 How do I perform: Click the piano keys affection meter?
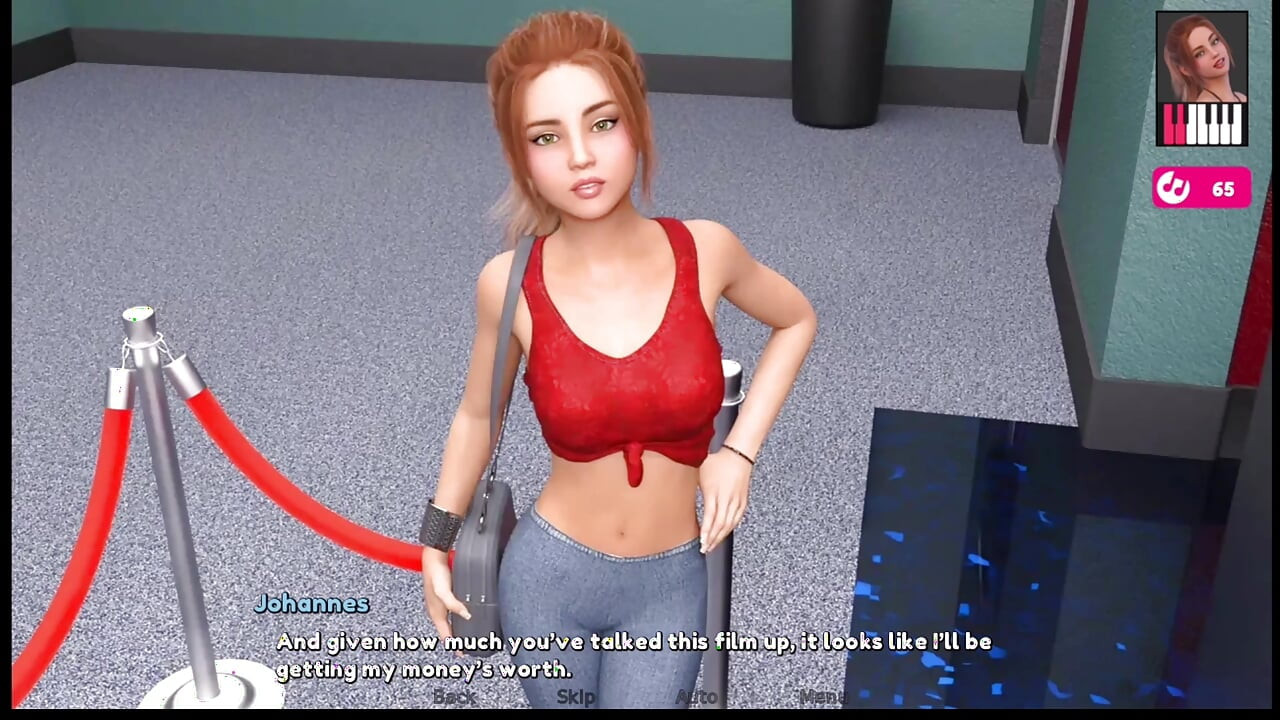click(1202, 125)
